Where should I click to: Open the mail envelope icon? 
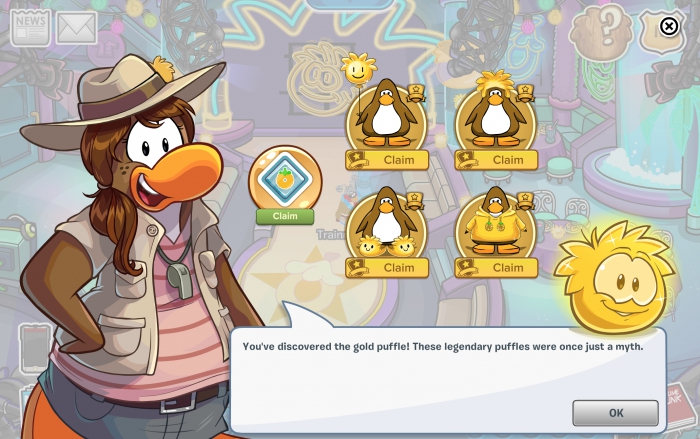tap(75, 28)
